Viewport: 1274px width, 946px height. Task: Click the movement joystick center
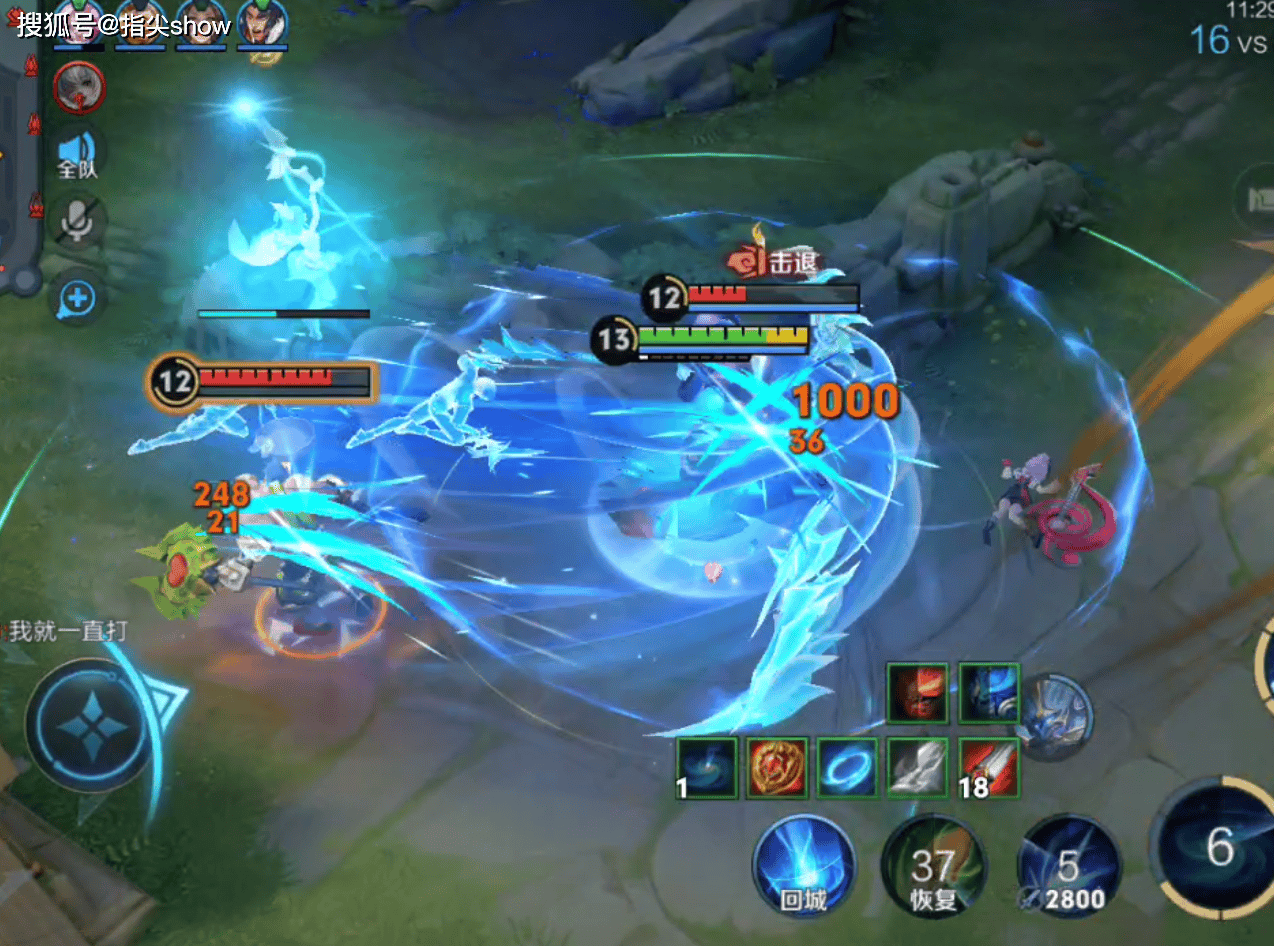(x=89, y=722)
